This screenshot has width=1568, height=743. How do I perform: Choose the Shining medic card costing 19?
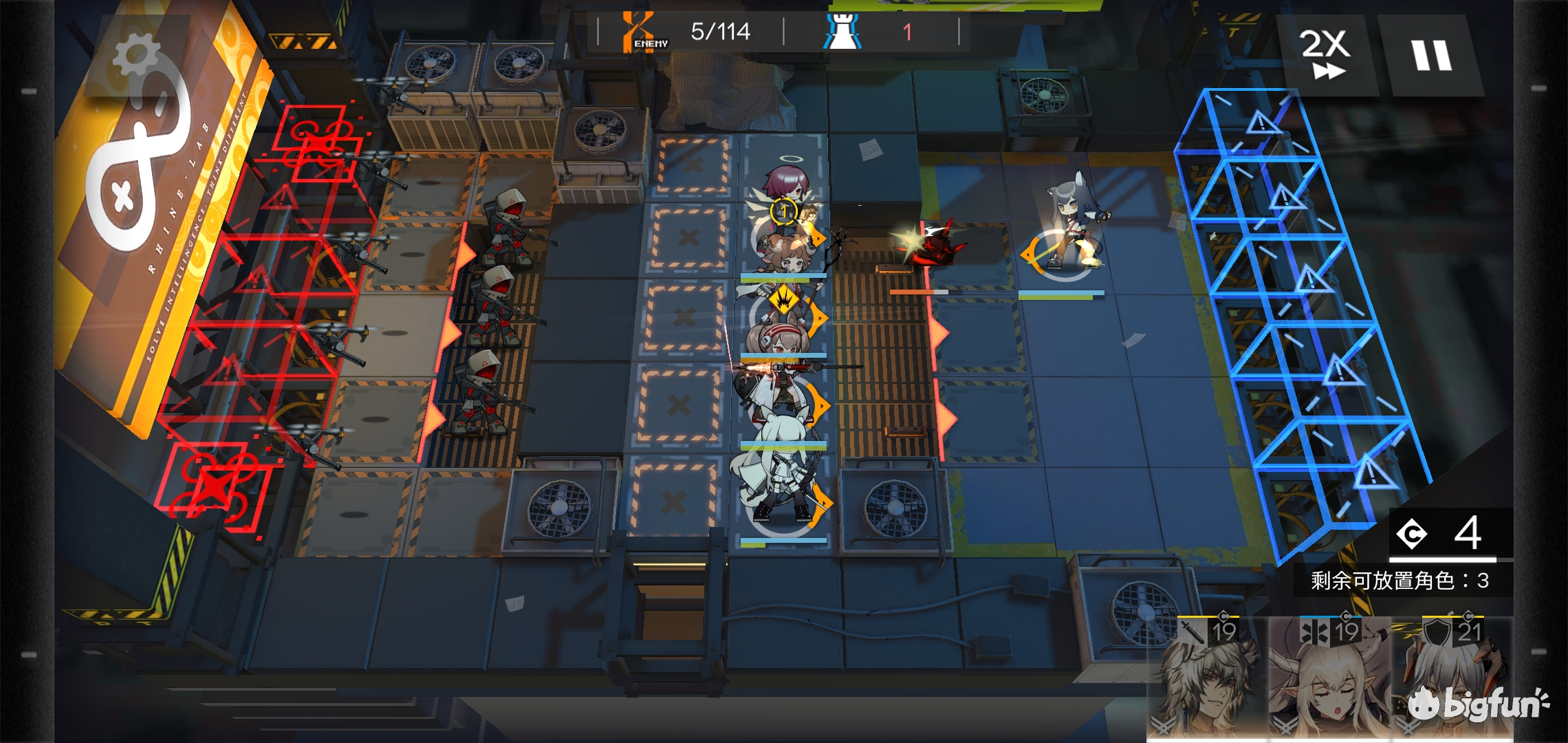point(1329,679)
